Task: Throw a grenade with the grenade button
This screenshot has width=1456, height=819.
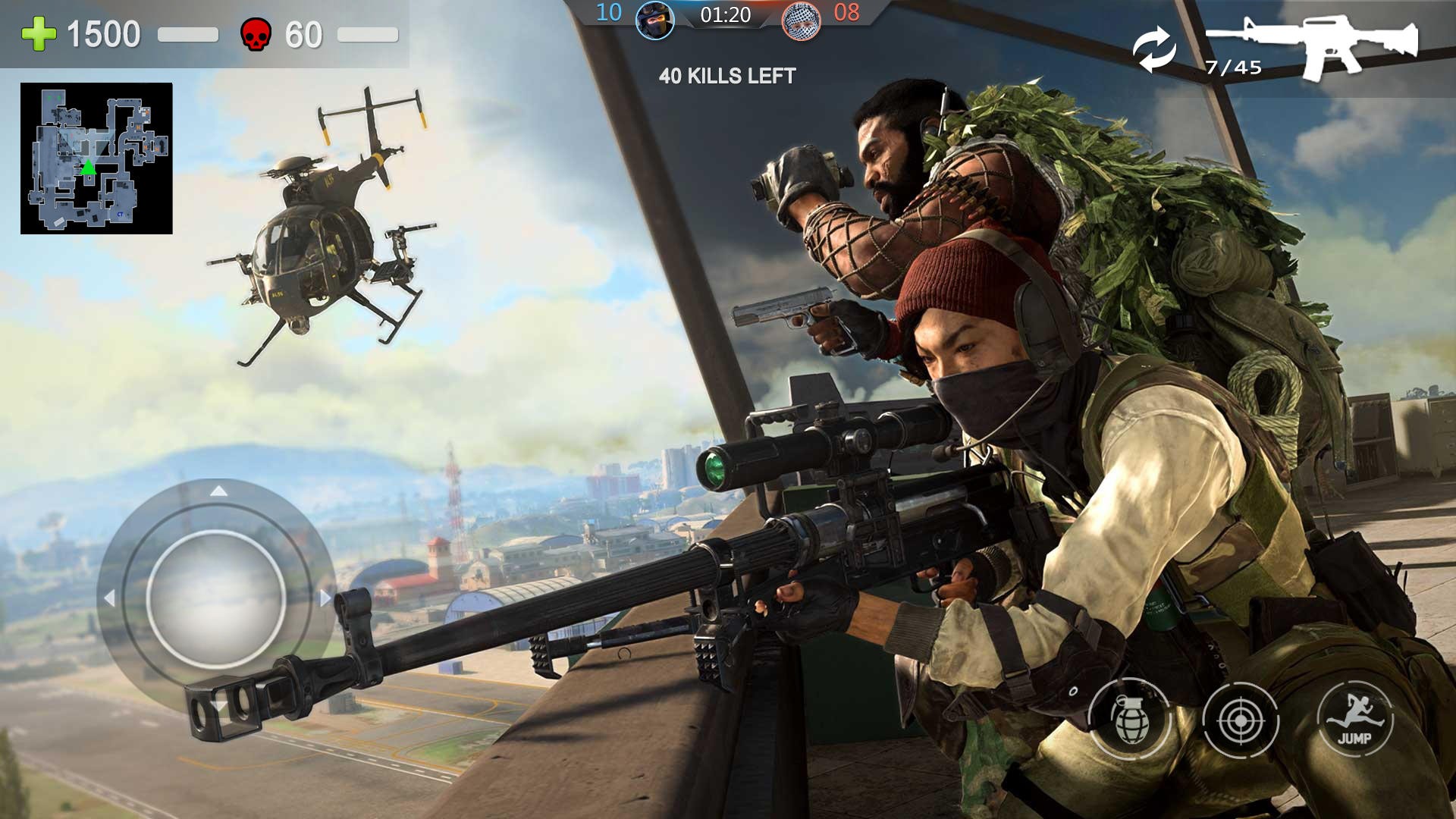Action: 1130,719
